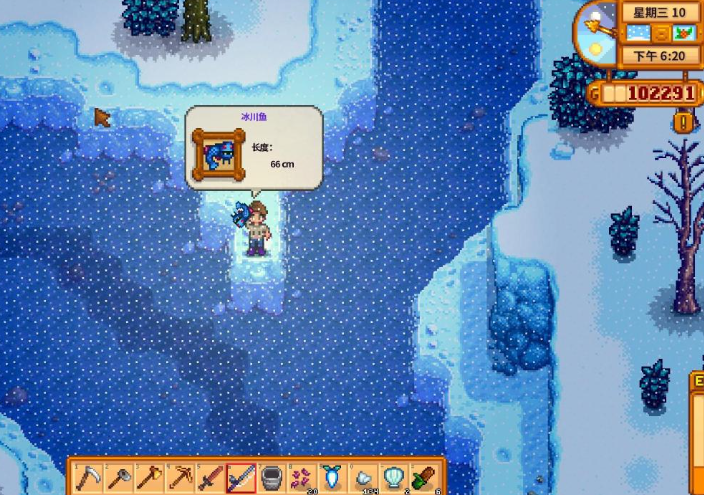This screenshot has height=495, width=704.
Task: Choose the purple bait stack
Action: click(x=302, y=477)
